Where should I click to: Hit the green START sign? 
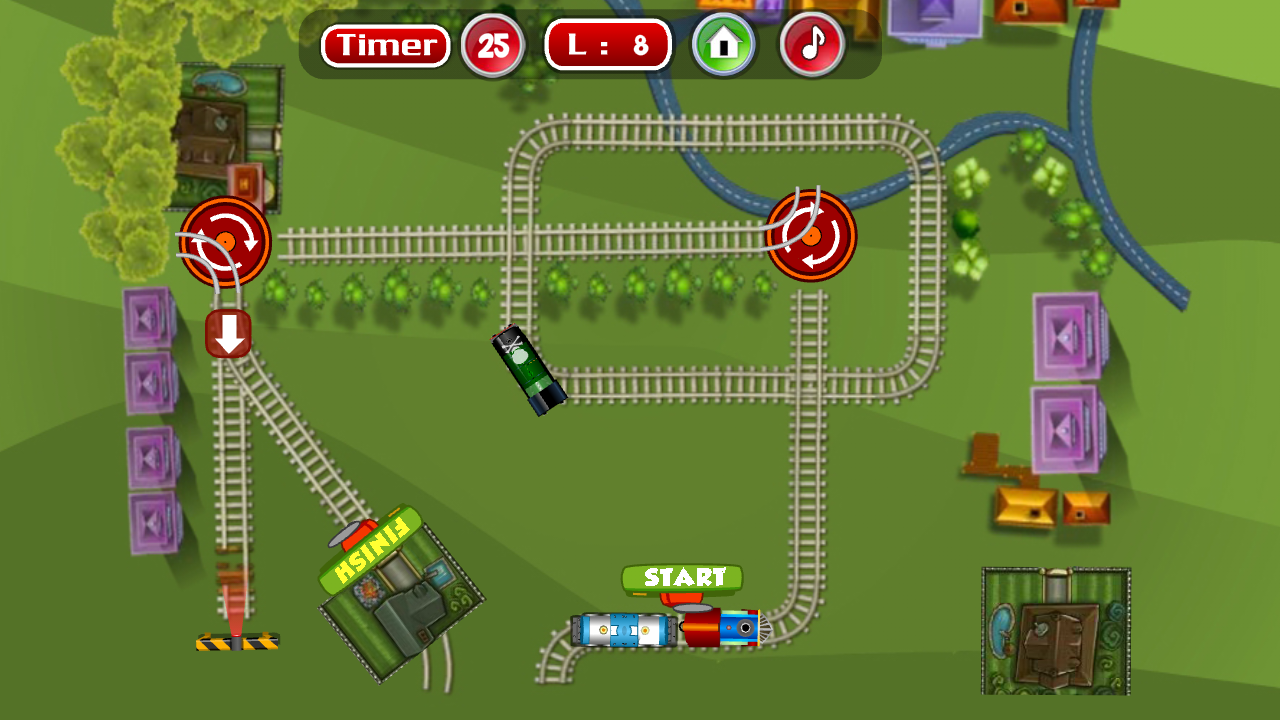pos(682,578)
